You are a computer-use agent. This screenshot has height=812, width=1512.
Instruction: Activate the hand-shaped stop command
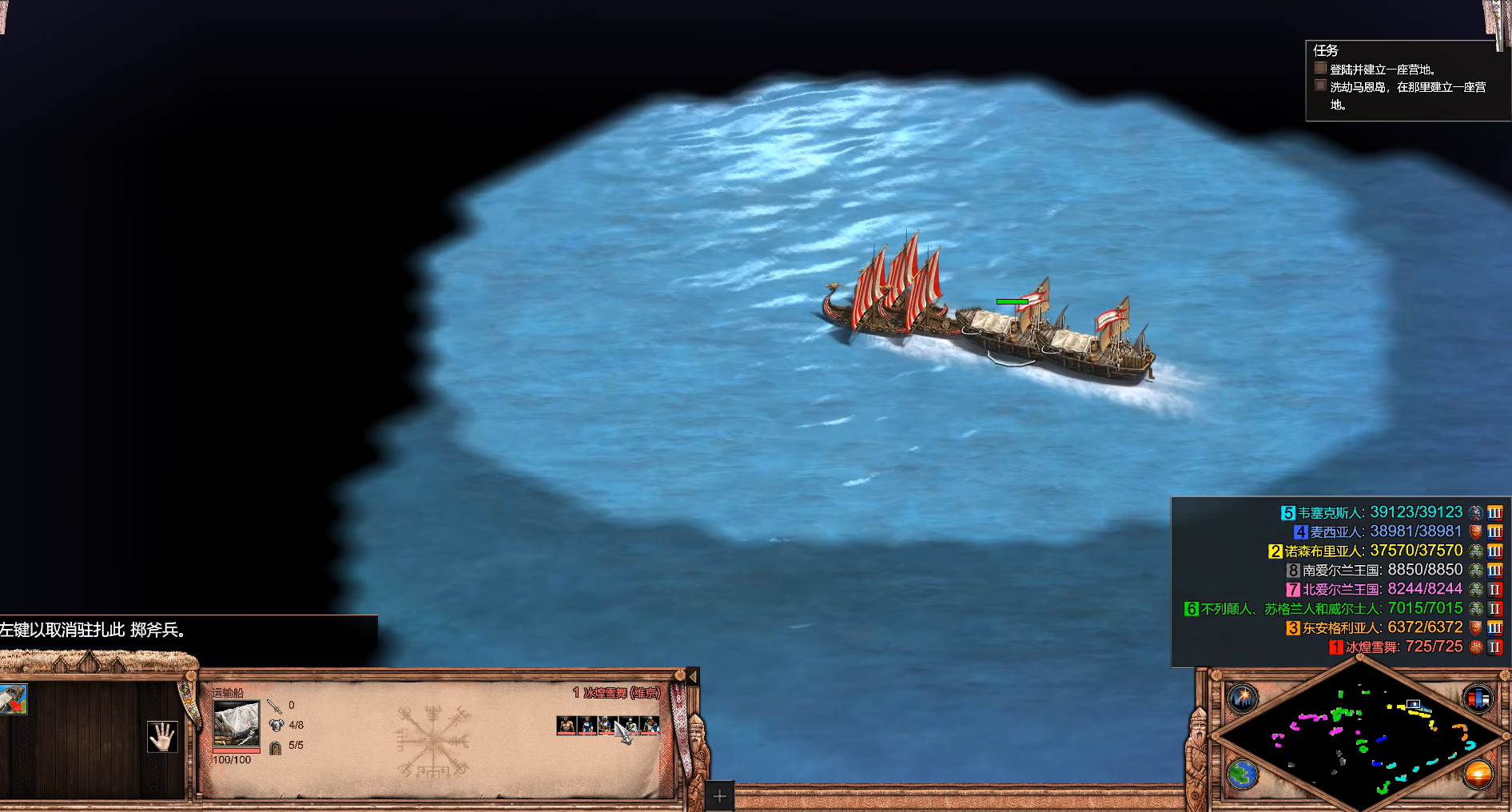162,736
